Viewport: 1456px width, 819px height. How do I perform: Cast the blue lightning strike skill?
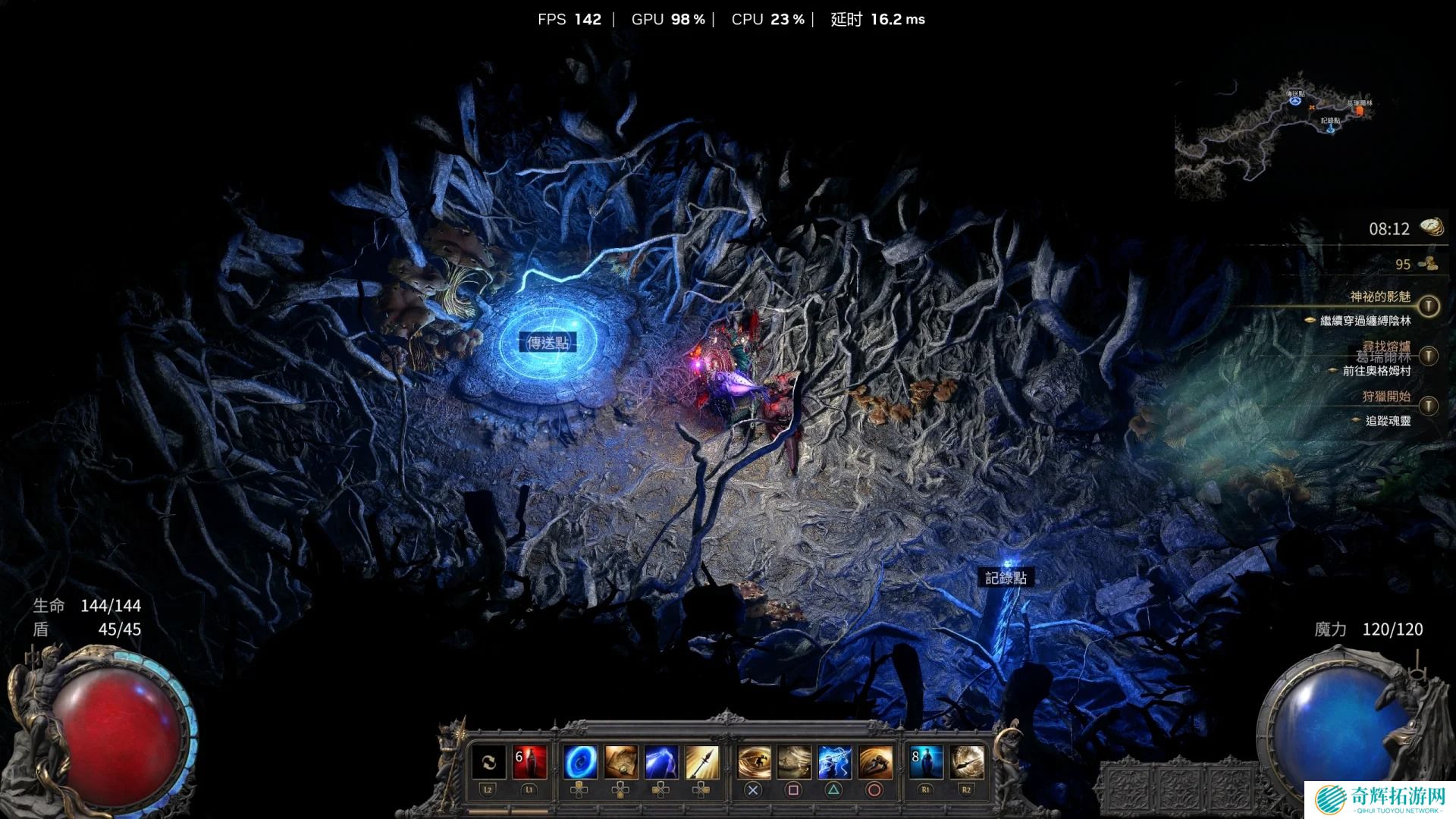tap(661, 763)
